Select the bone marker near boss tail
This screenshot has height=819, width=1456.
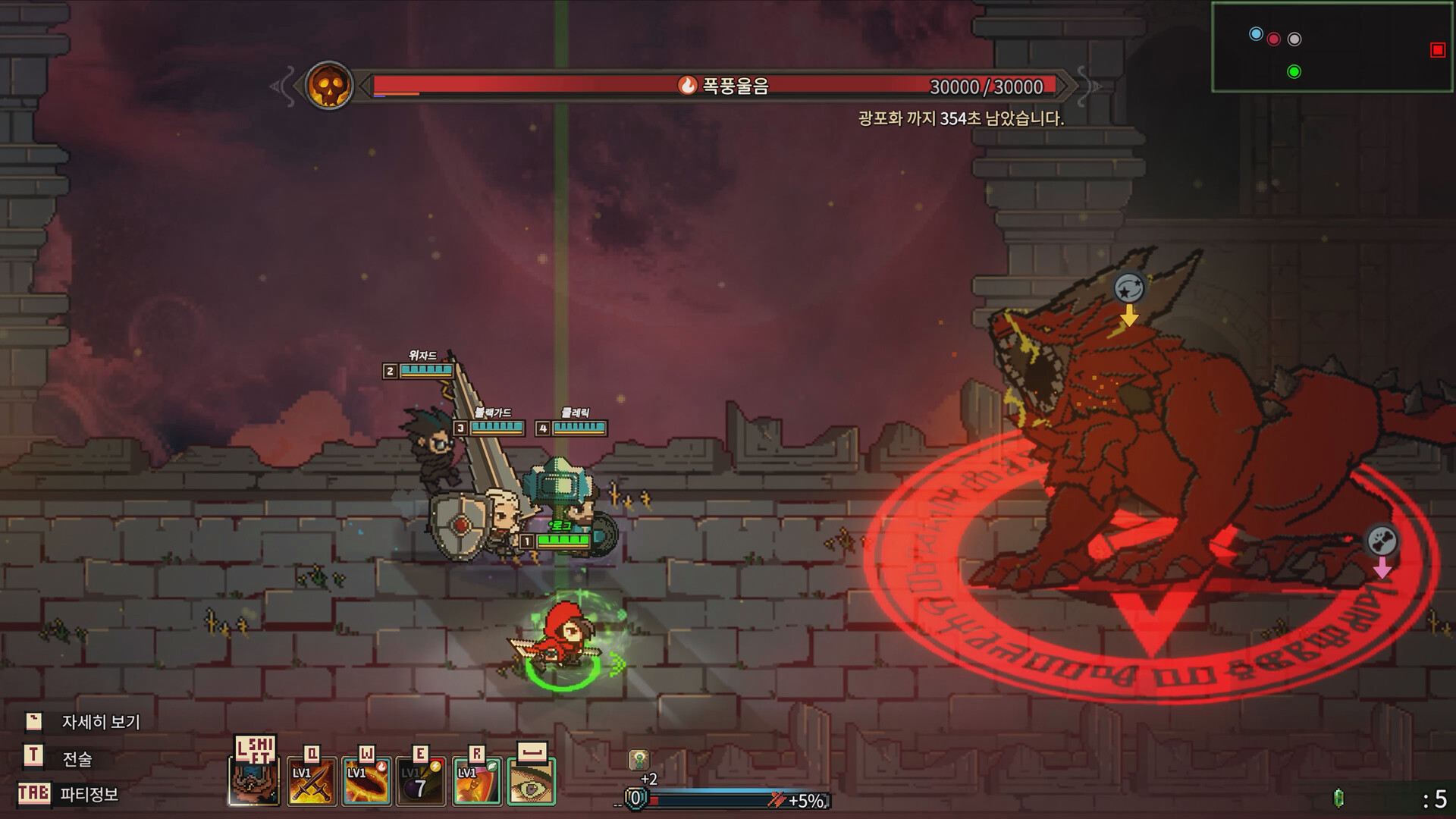pyautogui.click(x=1382, y=541)
